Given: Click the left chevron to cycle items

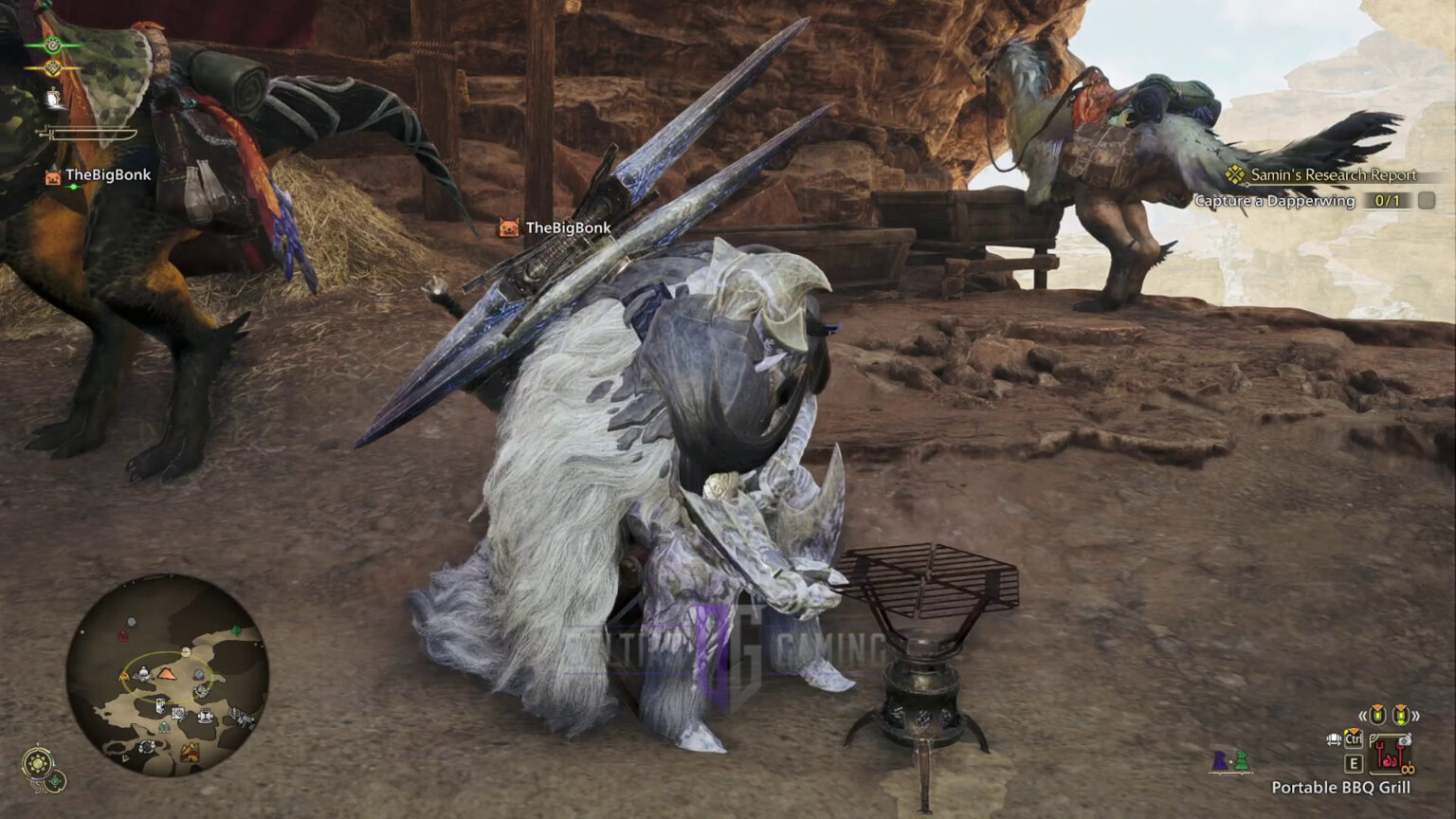Looking at the screenshot, I should pyautogui.click(x=1362, y=716).
